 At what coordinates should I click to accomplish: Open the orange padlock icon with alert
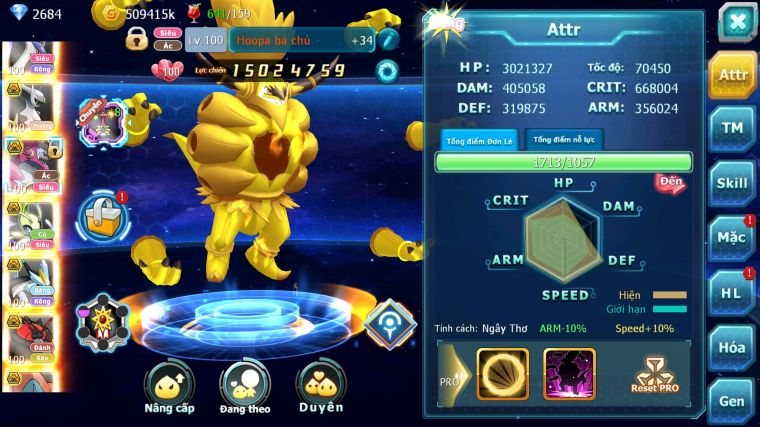click(x=106, y=215)
